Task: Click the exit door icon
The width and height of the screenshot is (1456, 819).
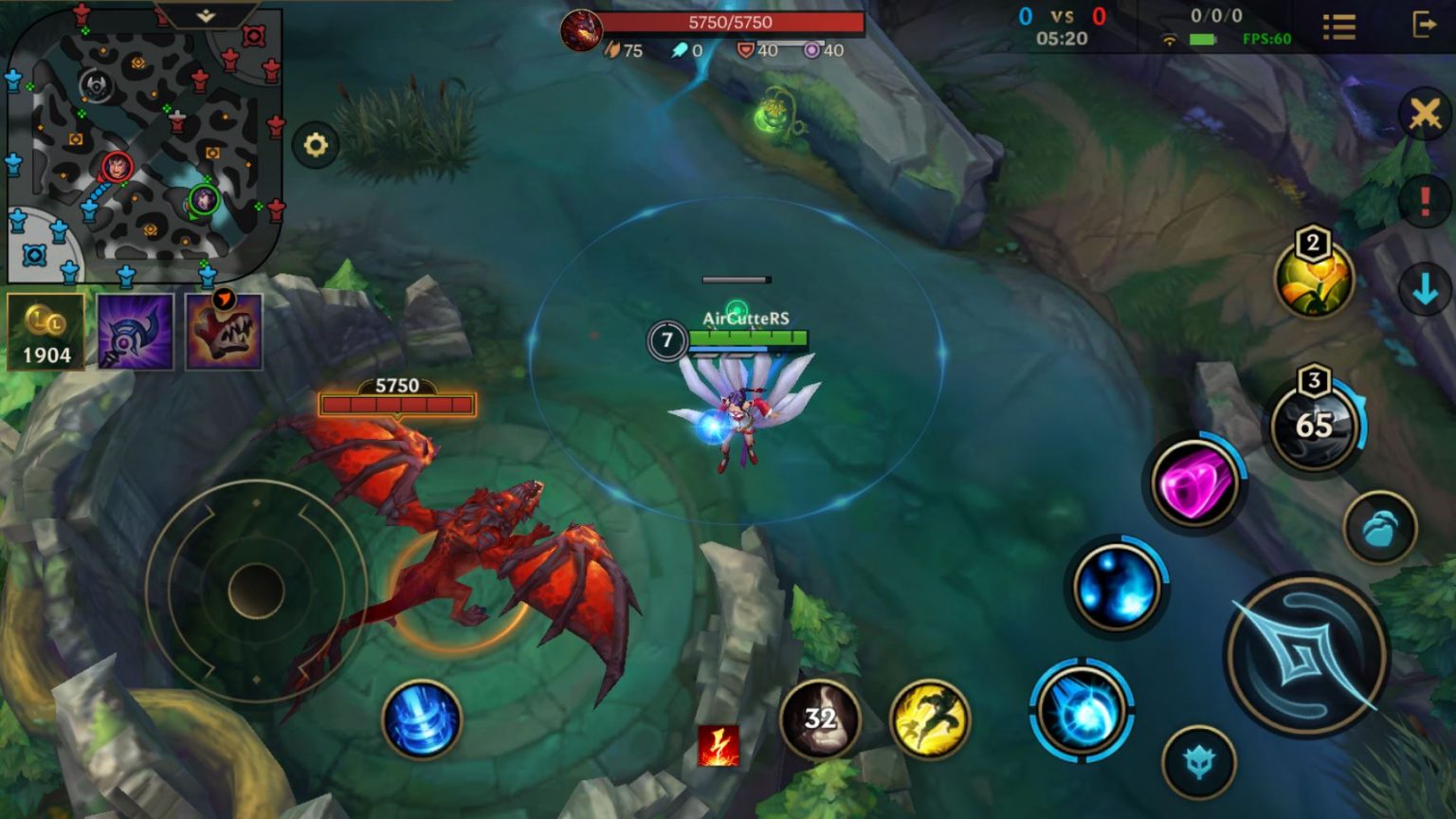Action: [x=1424, y=25]
